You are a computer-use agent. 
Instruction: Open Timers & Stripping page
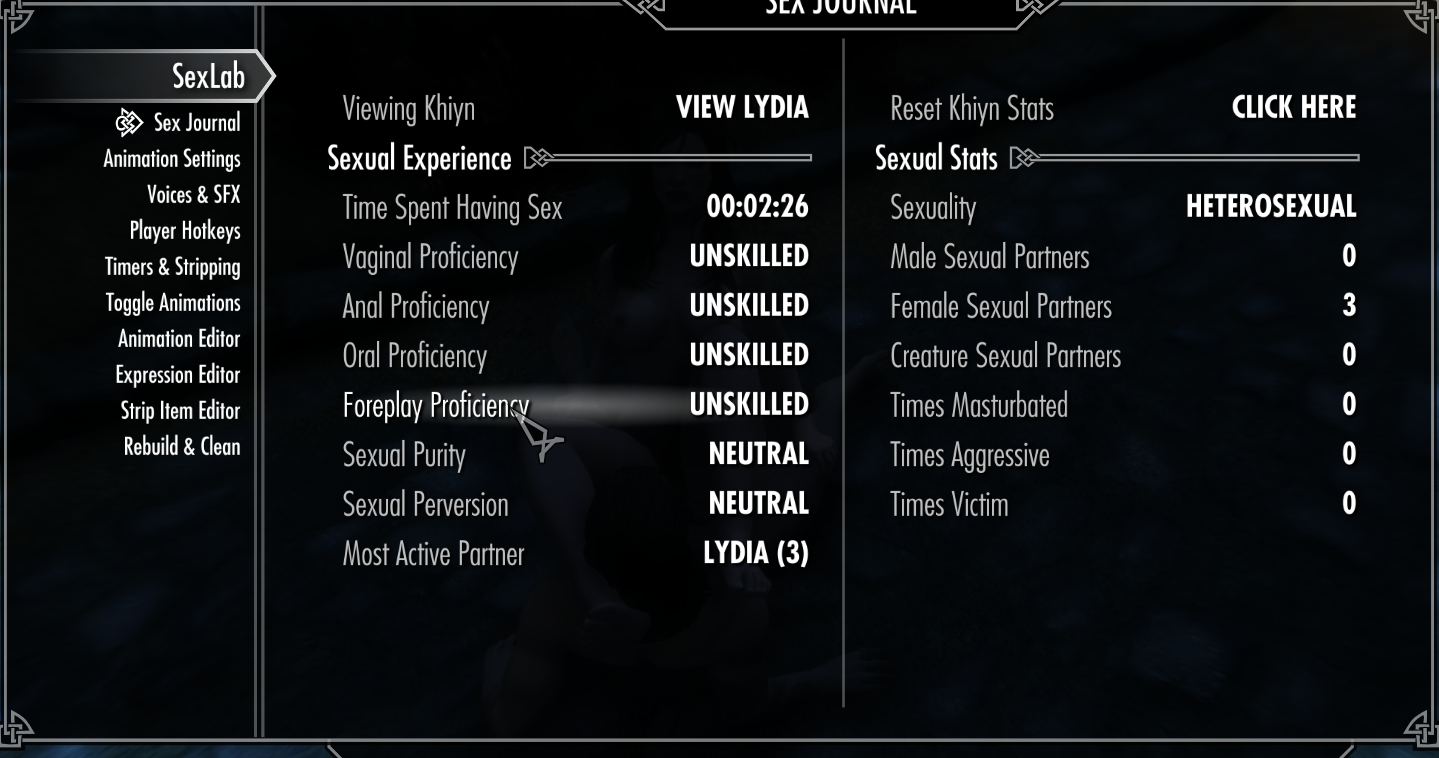coord(172,266)
